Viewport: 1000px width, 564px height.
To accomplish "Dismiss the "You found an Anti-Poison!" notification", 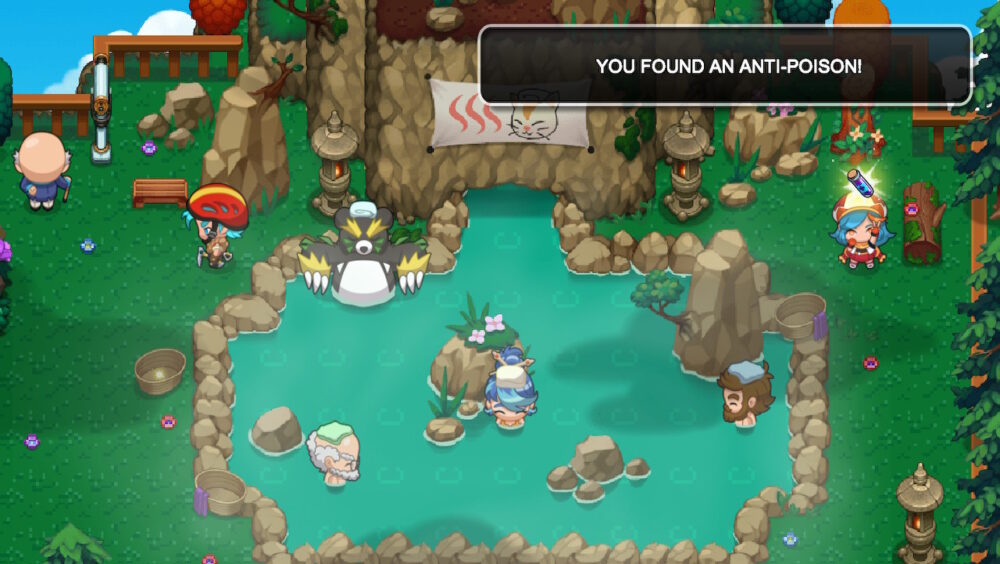I will pos(726,66).
